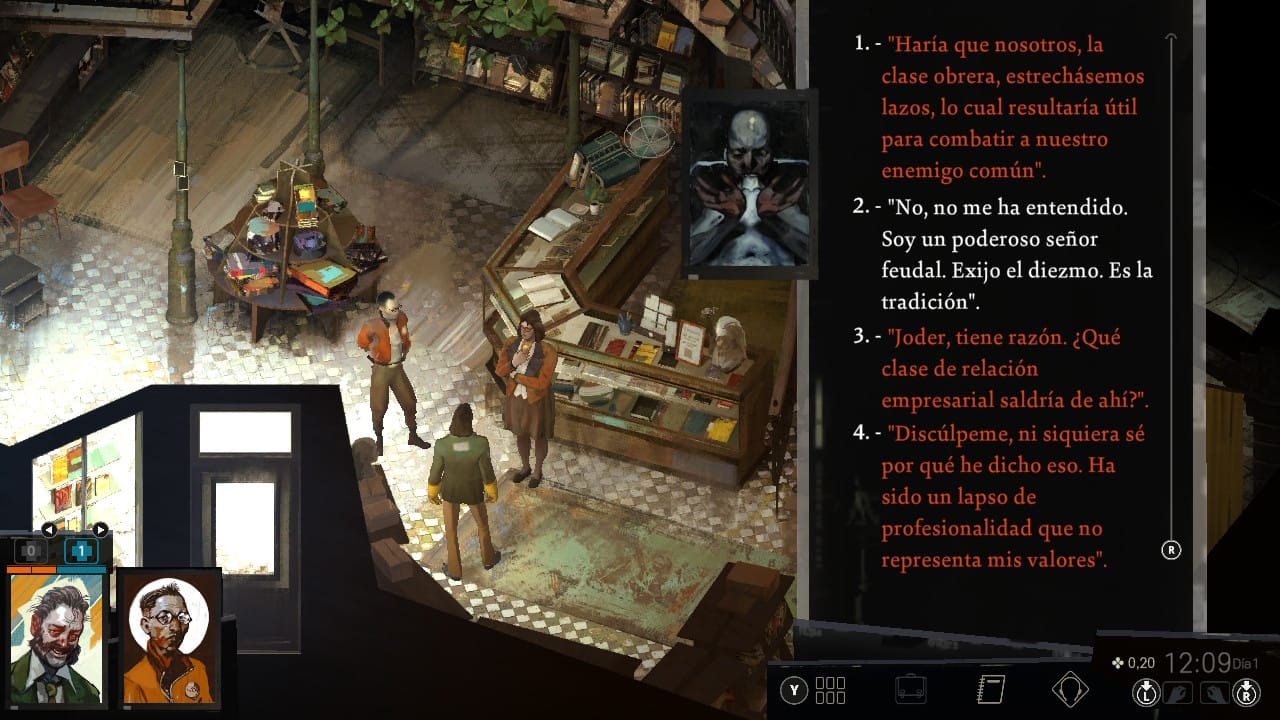Click the dialogue panel's vertical scrollbar
The width and height of the screenshot is (1280, 720).
click(x=1172, y=290)
